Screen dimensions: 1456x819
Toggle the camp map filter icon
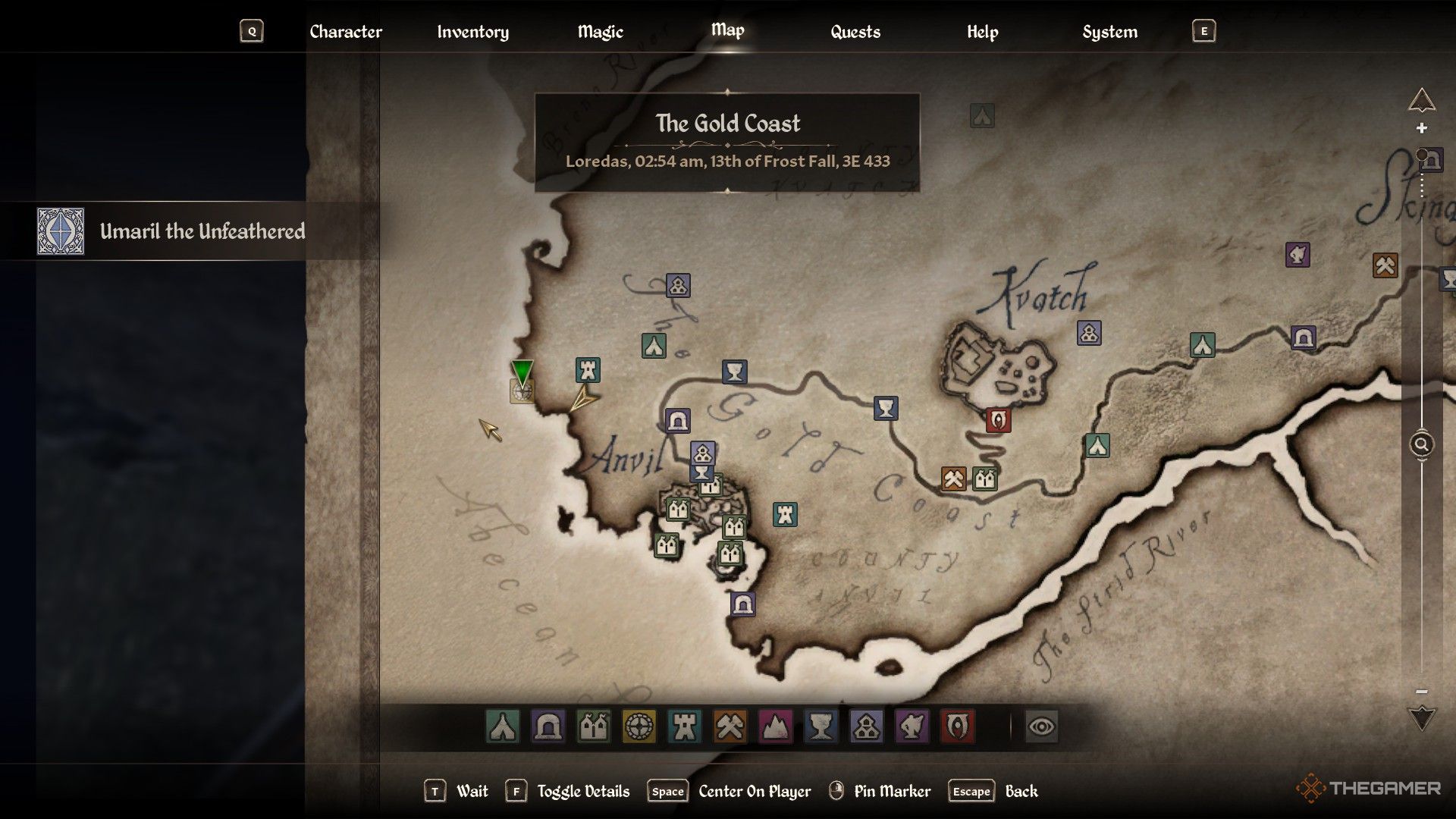coord(502,727)
